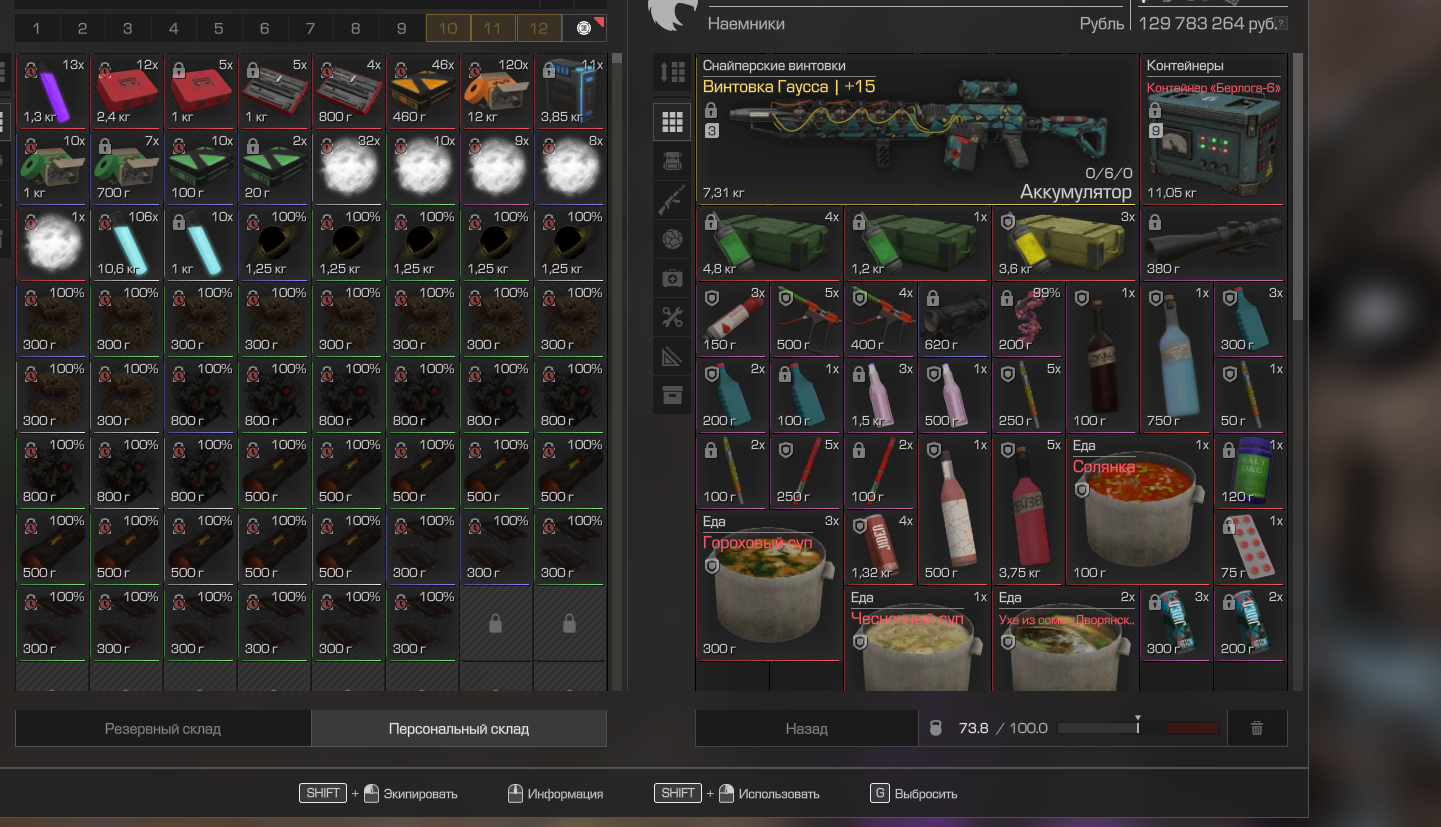
Task: Pick the Солянка soup pot
Action: point(1140,512)
